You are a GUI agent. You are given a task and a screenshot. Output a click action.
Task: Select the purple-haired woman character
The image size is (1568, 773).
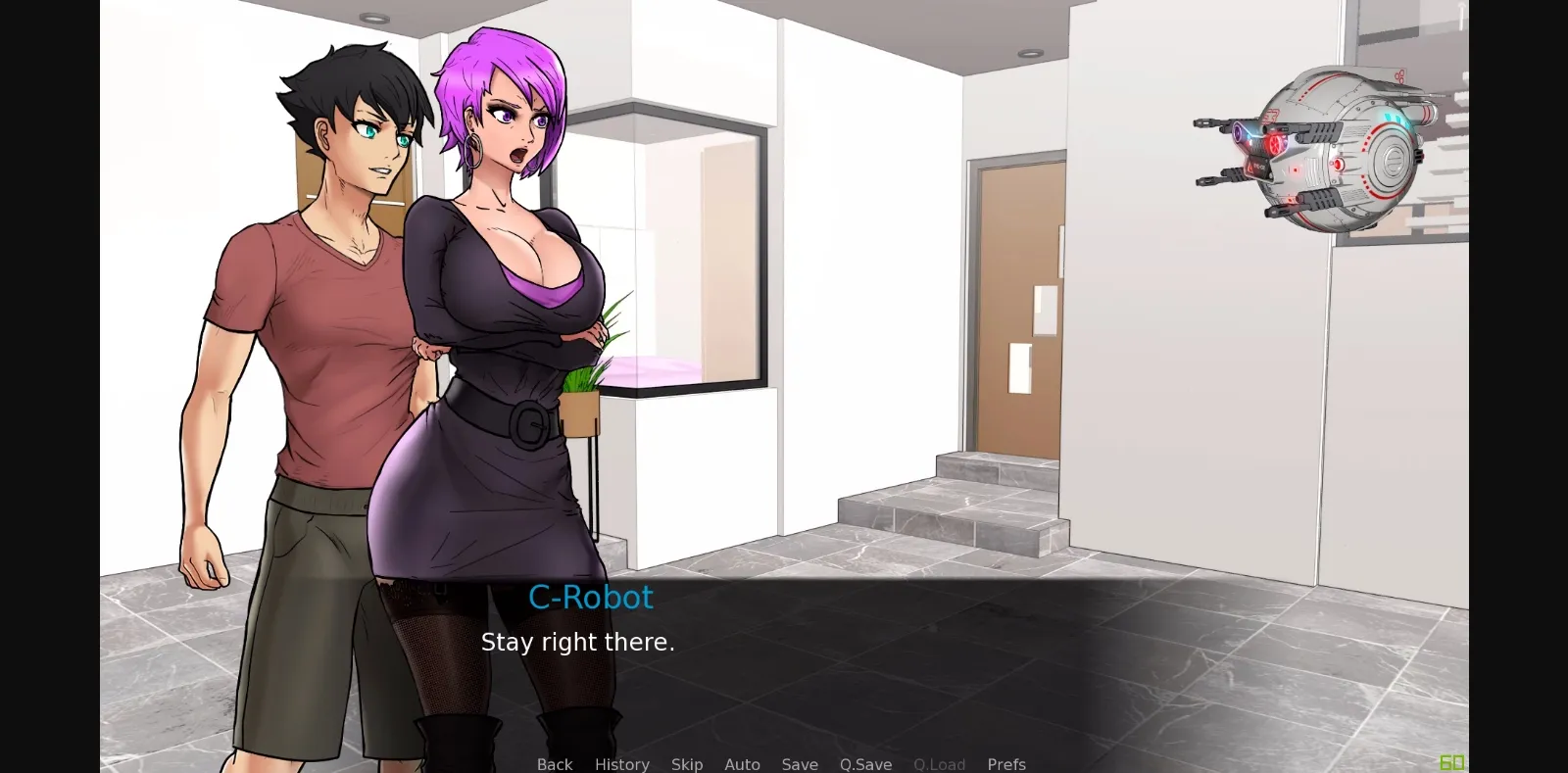point(500,294)
